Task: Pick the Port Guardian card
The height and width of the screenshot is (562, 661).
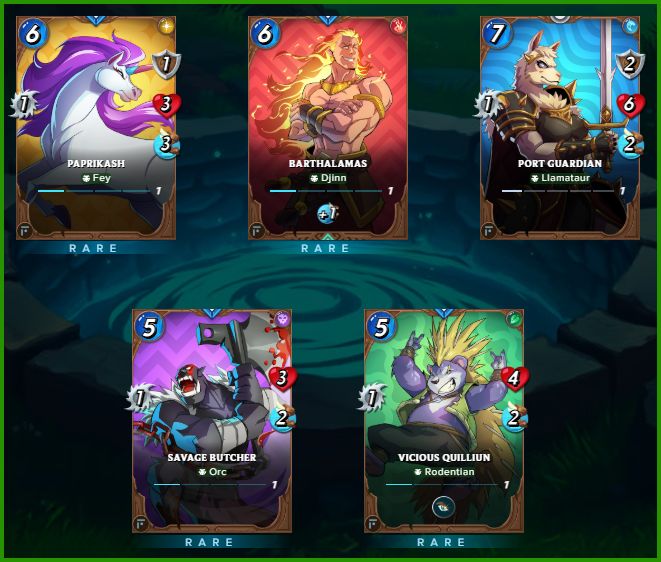Action: [x=559, y=125]
